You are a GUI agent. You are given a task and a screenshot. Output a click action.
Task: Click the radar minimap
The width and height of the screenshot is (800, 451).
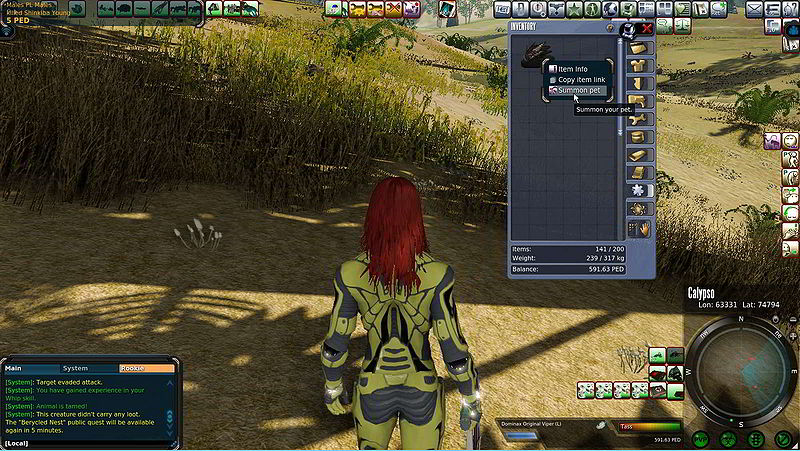(740, 367)
